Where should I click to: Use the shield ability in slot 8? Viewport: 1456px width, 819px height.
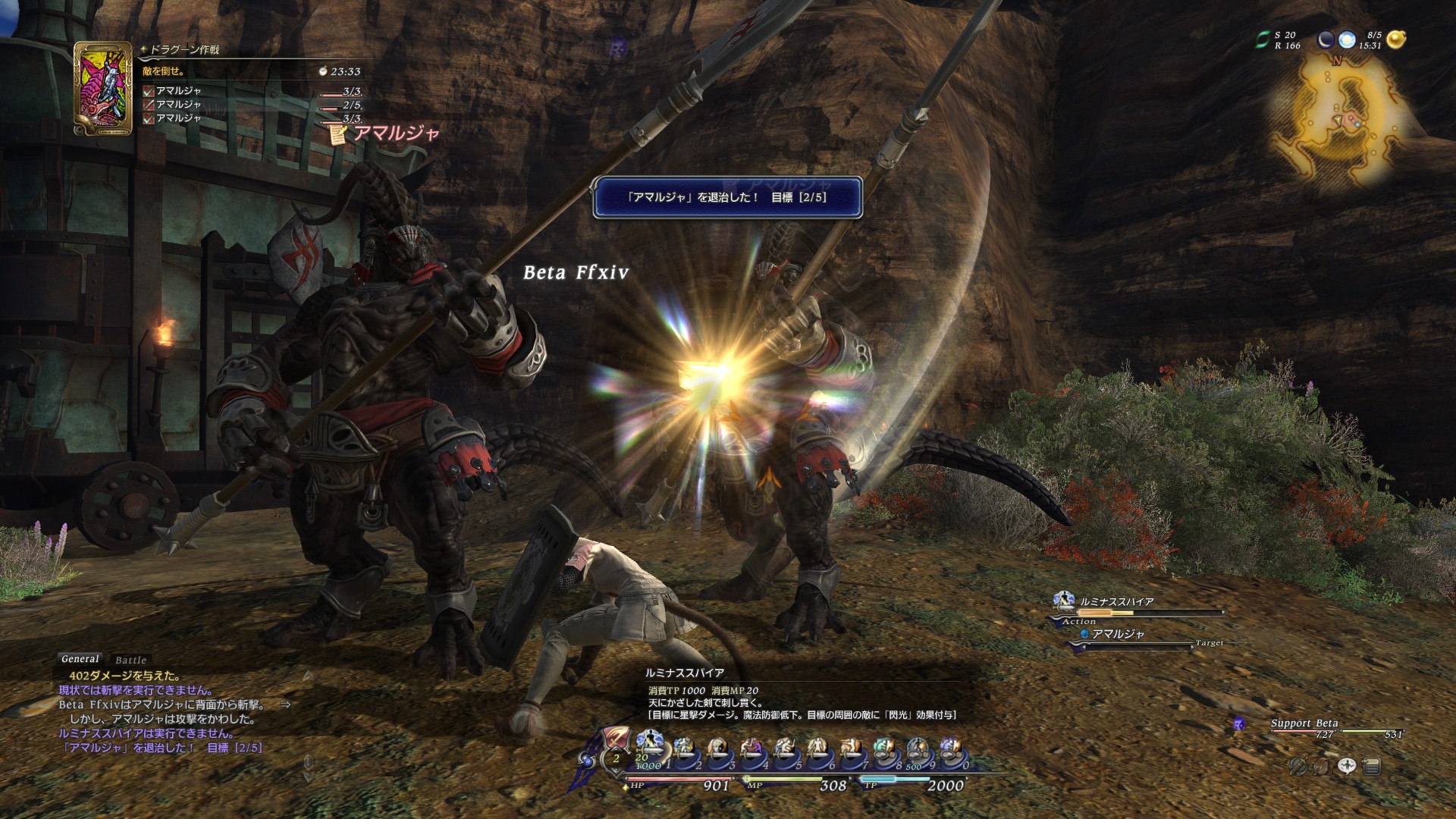[x=884, y=749]
